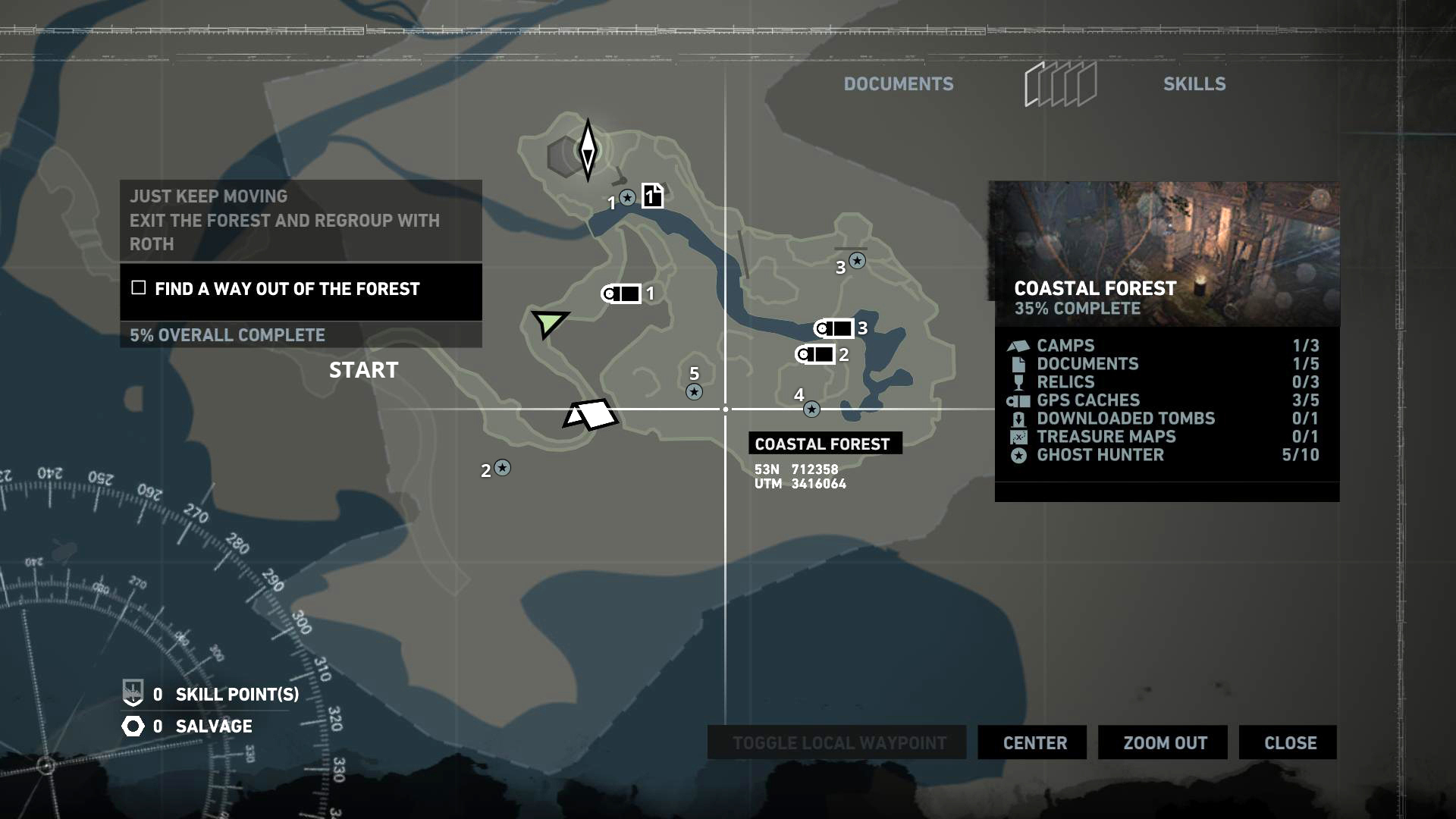This screenshot has width=1456, height=819.
Task: Click the green player position arrow
Action: (548, 323)
